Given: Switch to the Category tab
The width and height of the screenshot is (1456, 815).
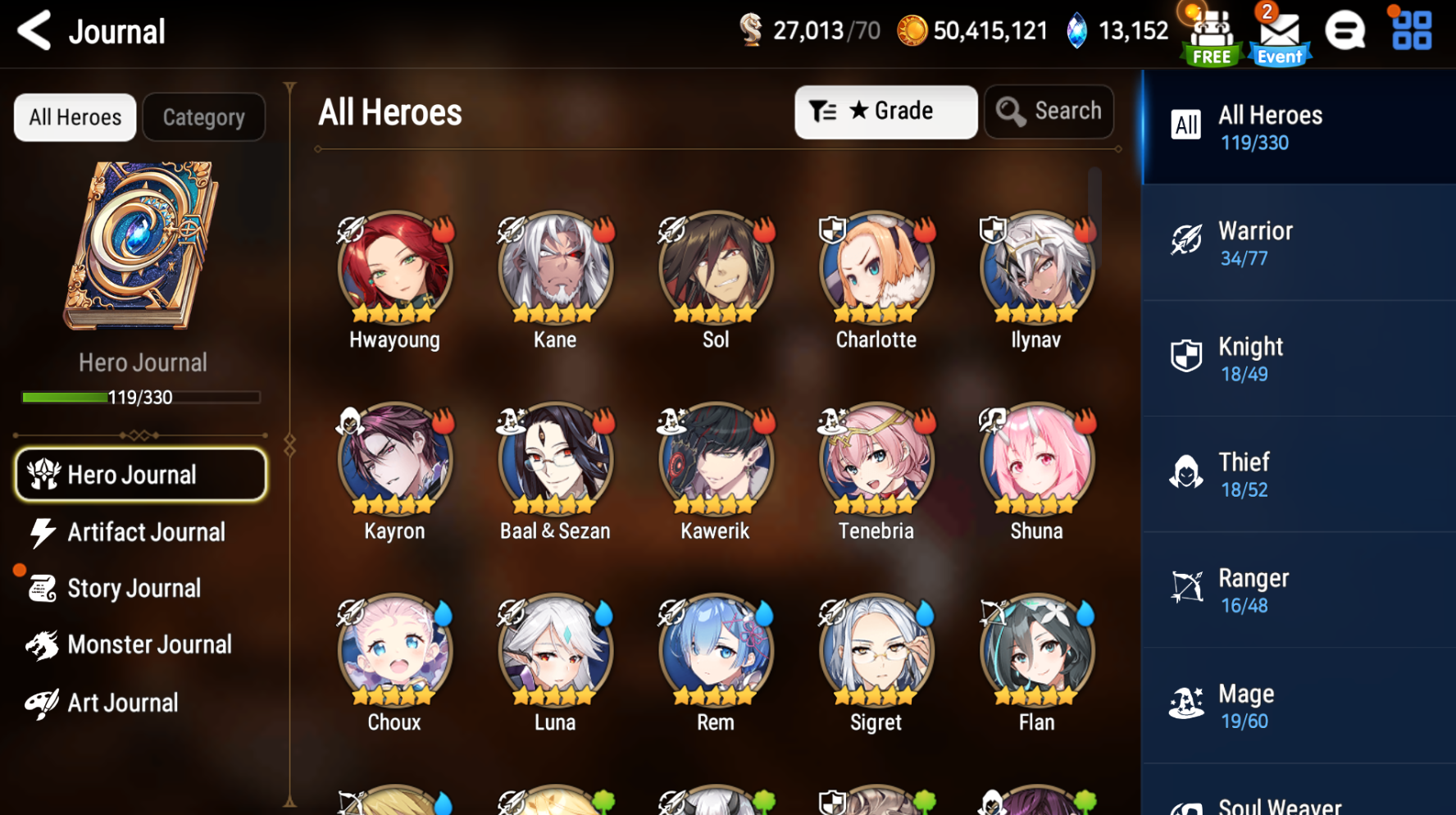Looking at the screenshot, I should click(x=203, y=117).
